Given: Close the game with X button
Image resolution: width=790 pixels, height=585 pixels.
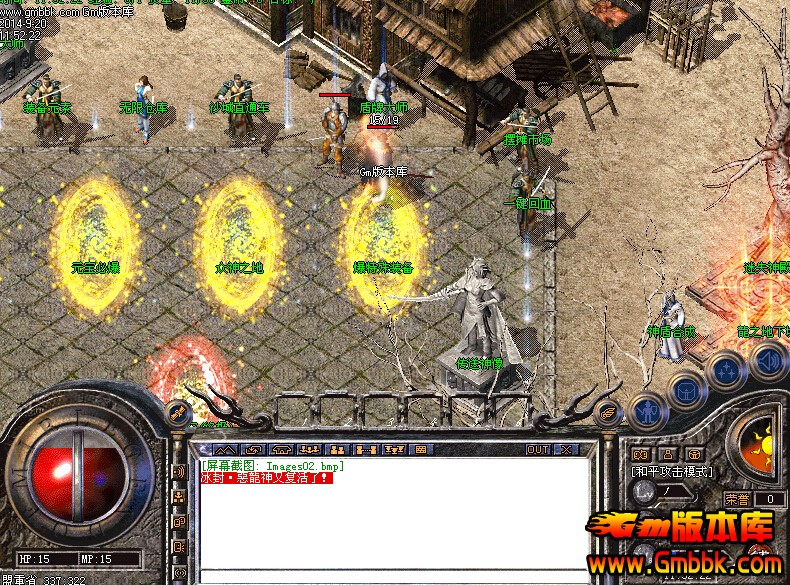Looking at the screenshot, I should [x=567, y=450].
